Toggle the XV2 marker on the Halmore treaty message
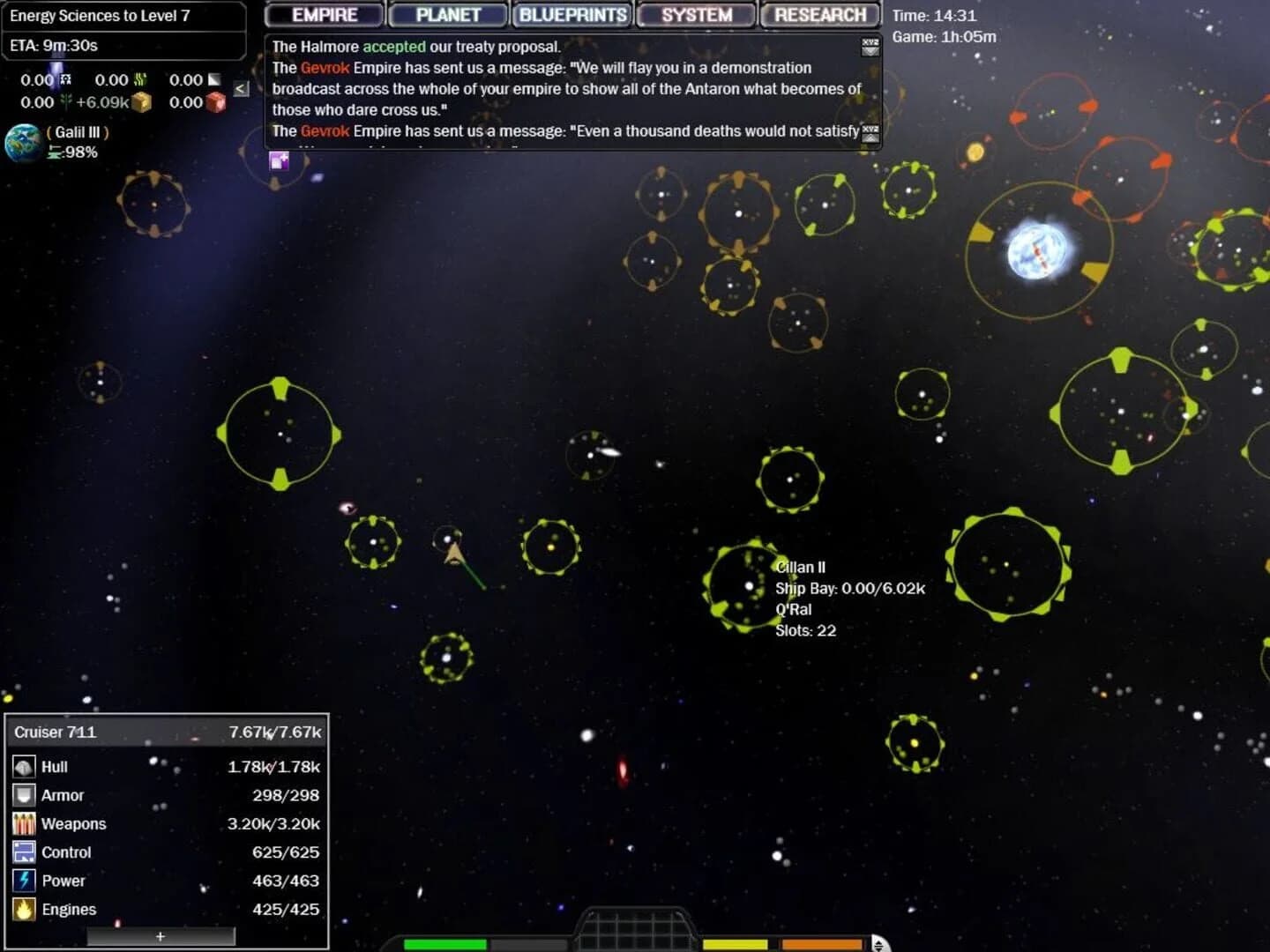Screen dimensions: 1270x952 (x=869, y=48)
